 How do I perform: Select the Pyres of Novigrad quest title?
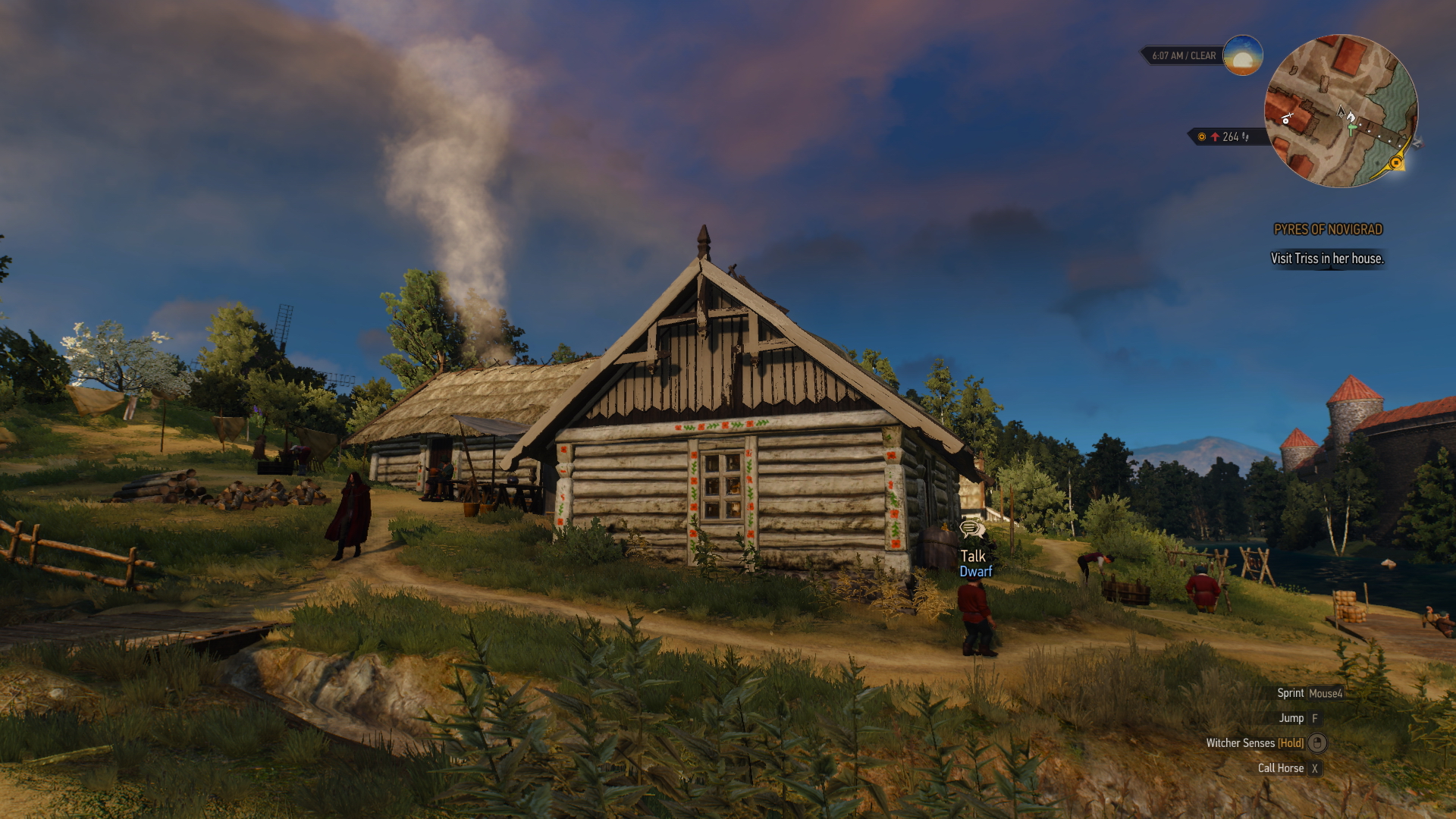[1328, 230]
